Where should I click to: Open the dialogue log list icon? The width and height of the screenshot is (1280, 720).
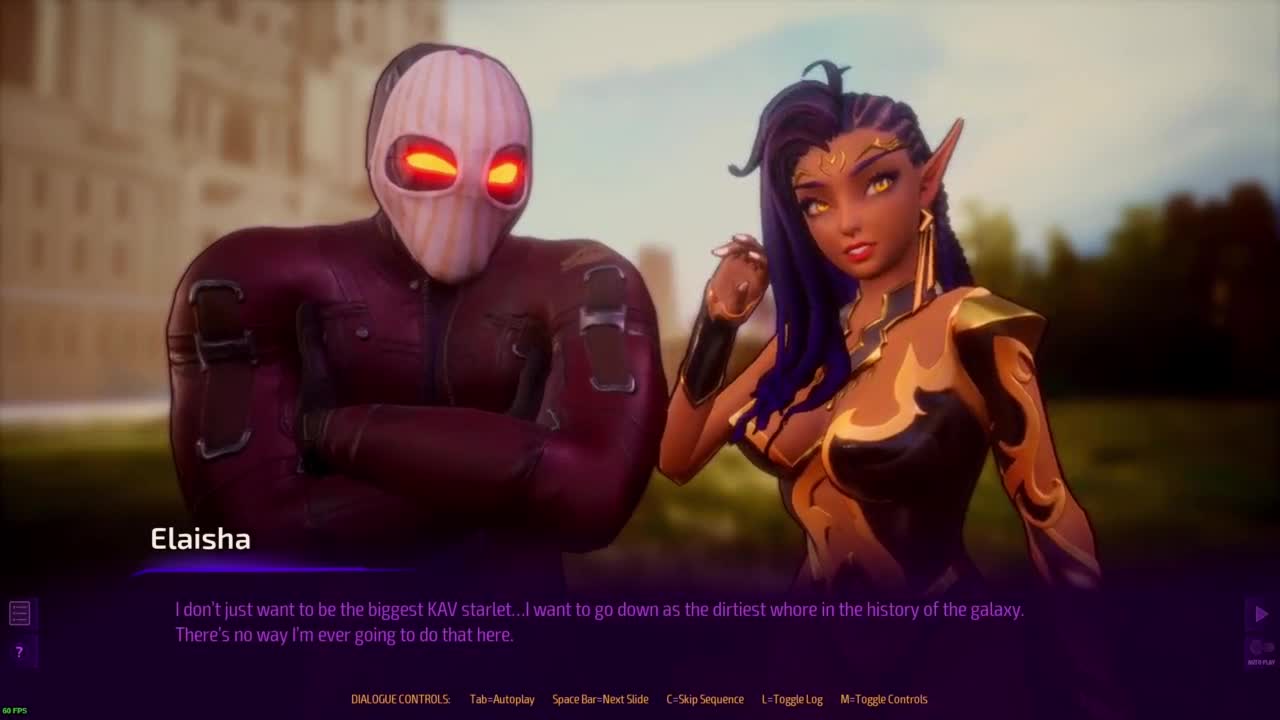click(x=20, y=613)
